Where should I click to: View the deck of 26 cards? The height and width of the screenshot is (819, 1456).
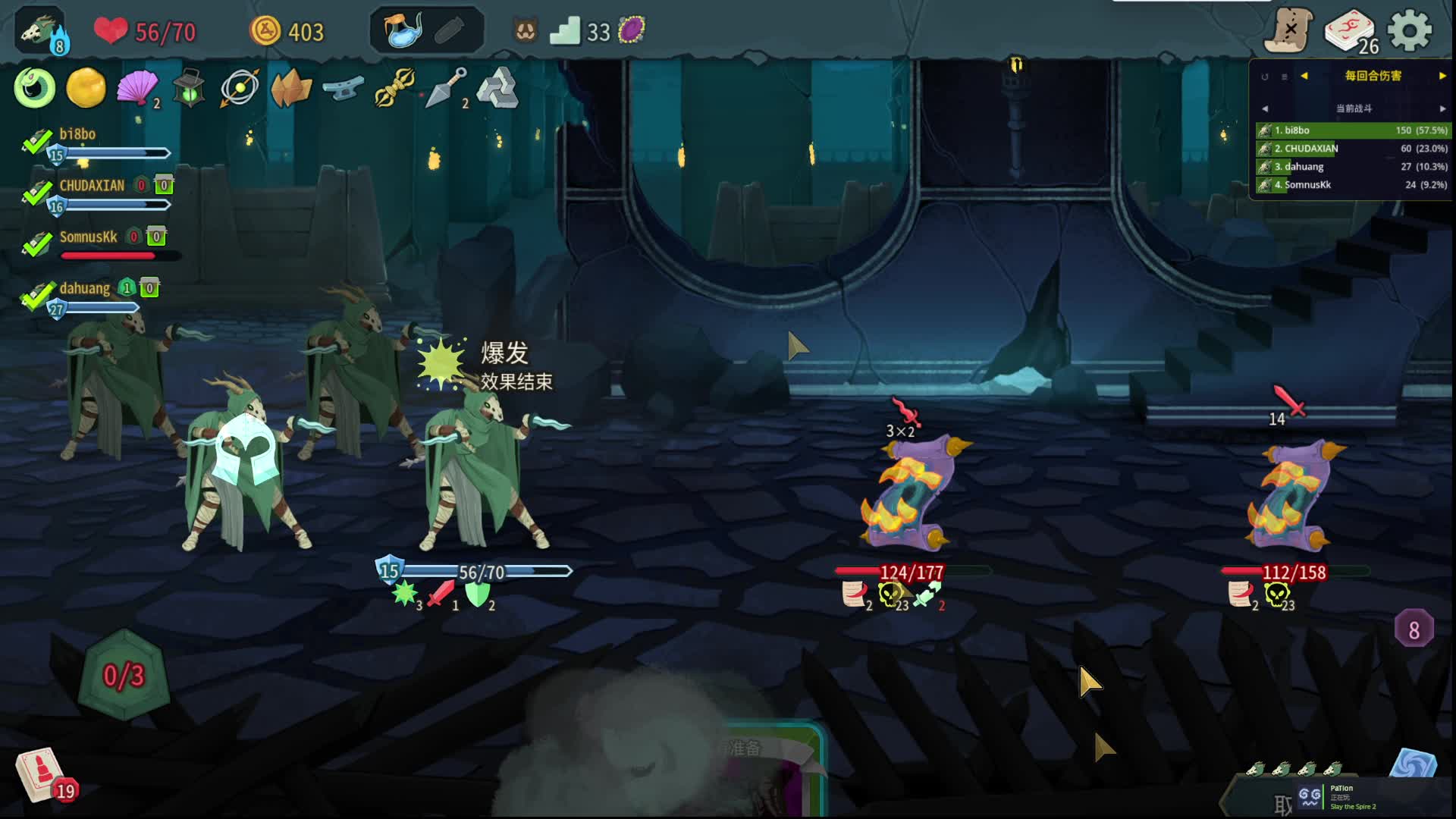pos(1350,32)
